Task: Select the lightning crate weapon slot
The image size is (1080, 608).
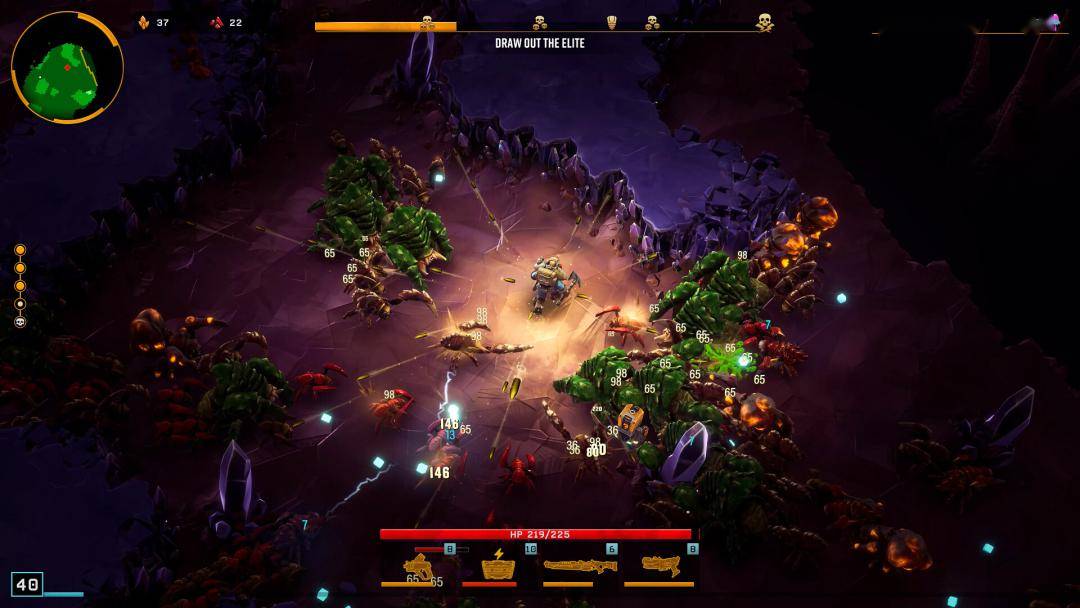Action: coord(498,567)
